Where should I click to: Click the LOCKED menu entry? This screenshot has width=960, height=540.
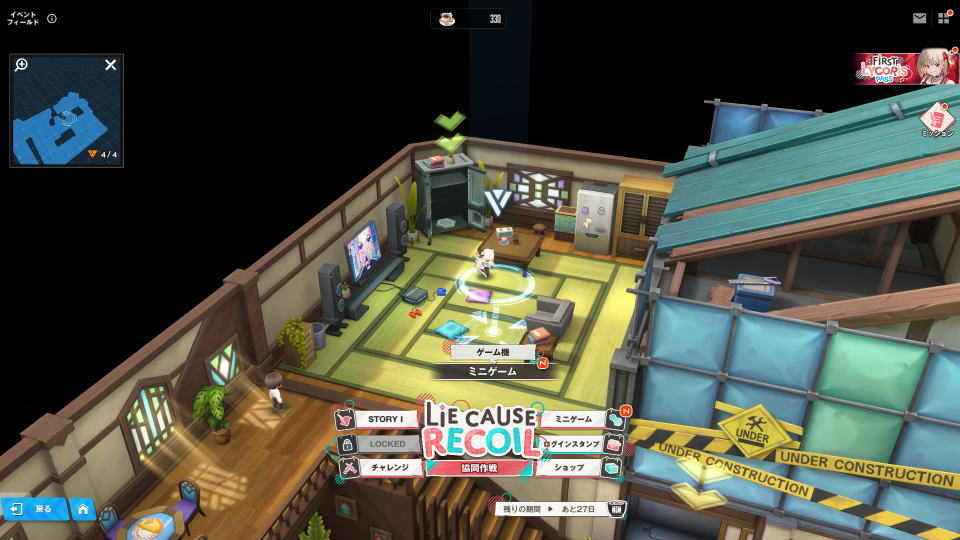(x=386, y=443)
